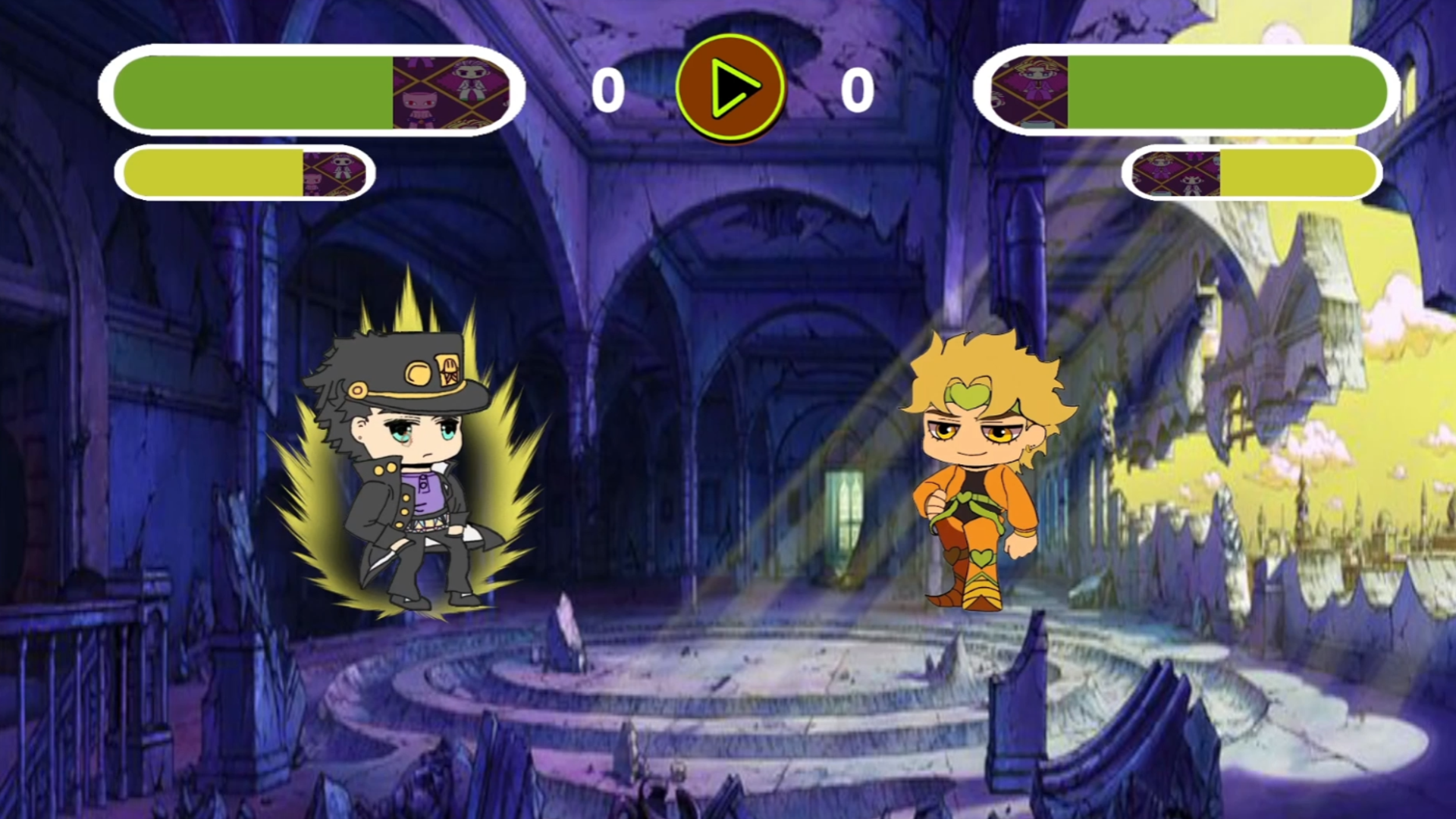Click the black triangle inside the play button
1456x819 pixels.
730,87
